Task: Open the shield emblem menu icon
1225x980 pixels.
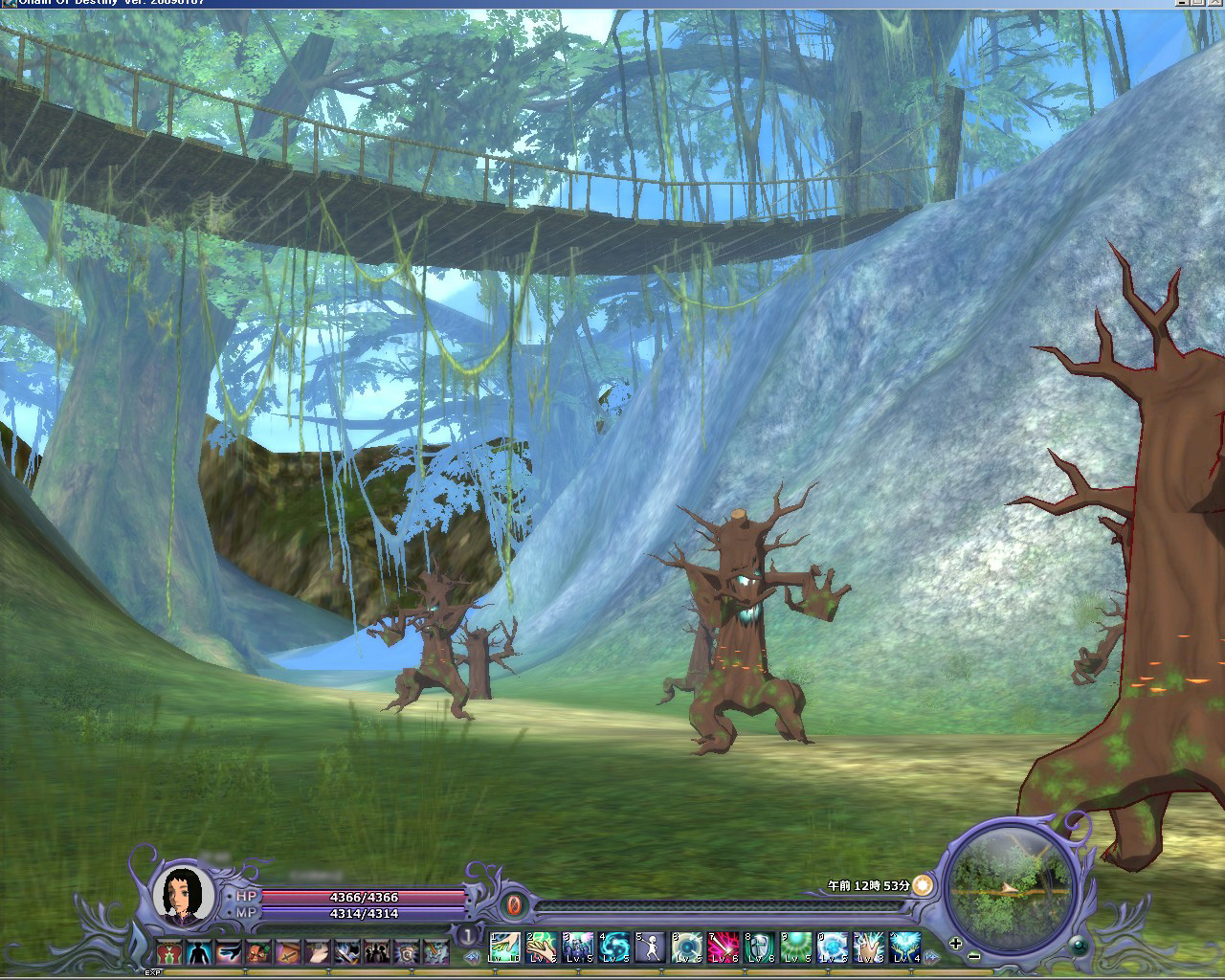Action: [x=406, y=952]
